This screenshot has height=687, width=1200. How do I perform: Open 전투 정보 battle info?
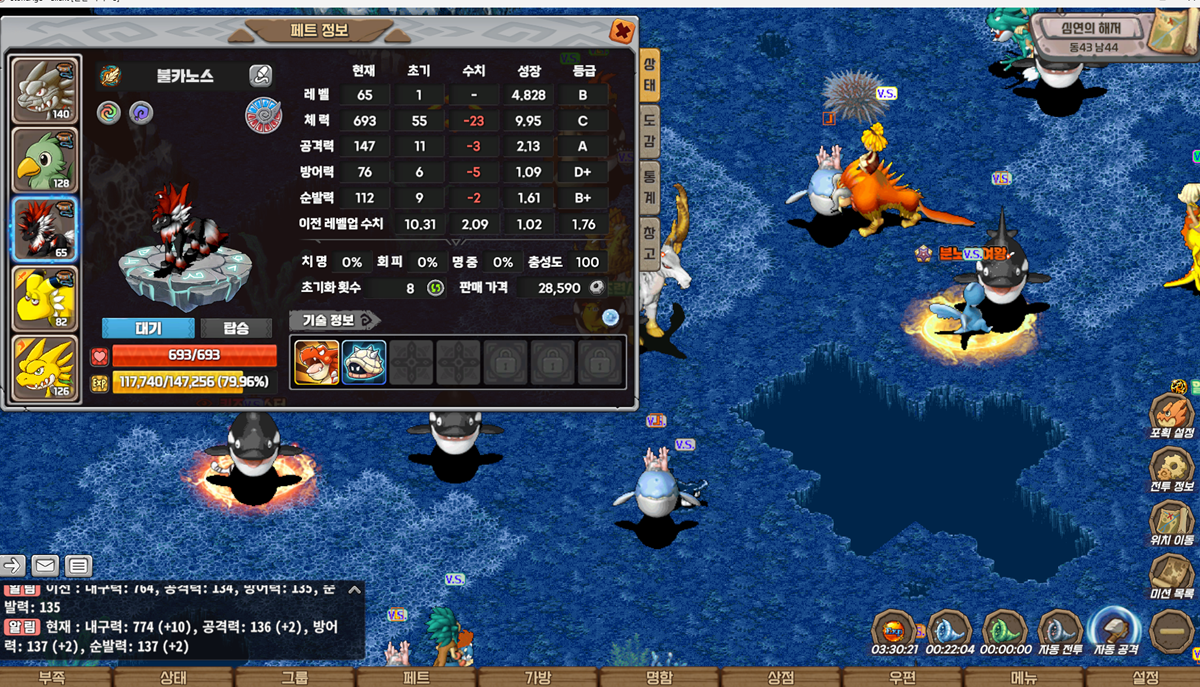[1171, 470]
